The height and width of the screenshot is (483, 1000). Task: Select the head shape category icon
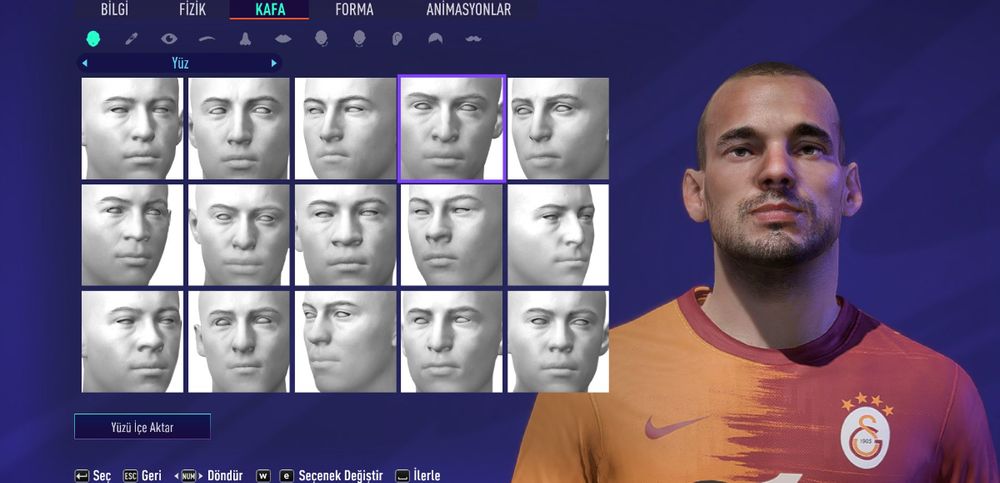point(93,39)
